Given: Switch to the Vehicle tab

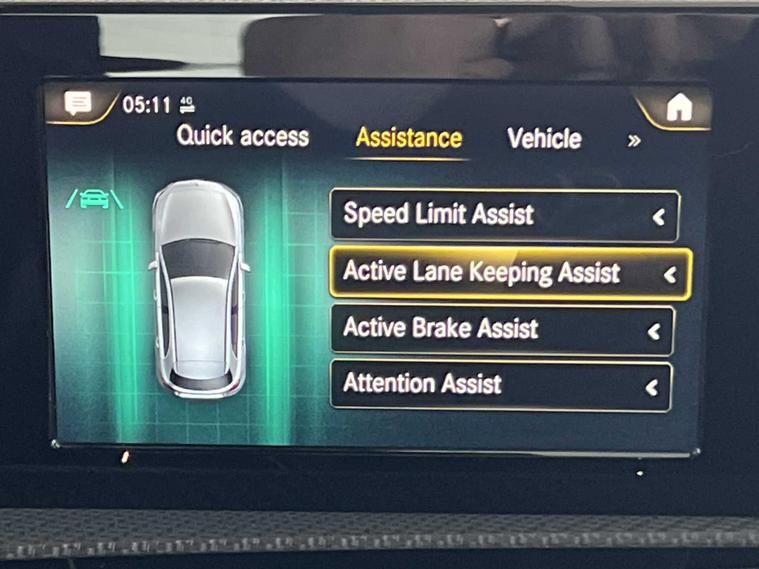Looking at the screenshot, I should click(x=544, y=139).
